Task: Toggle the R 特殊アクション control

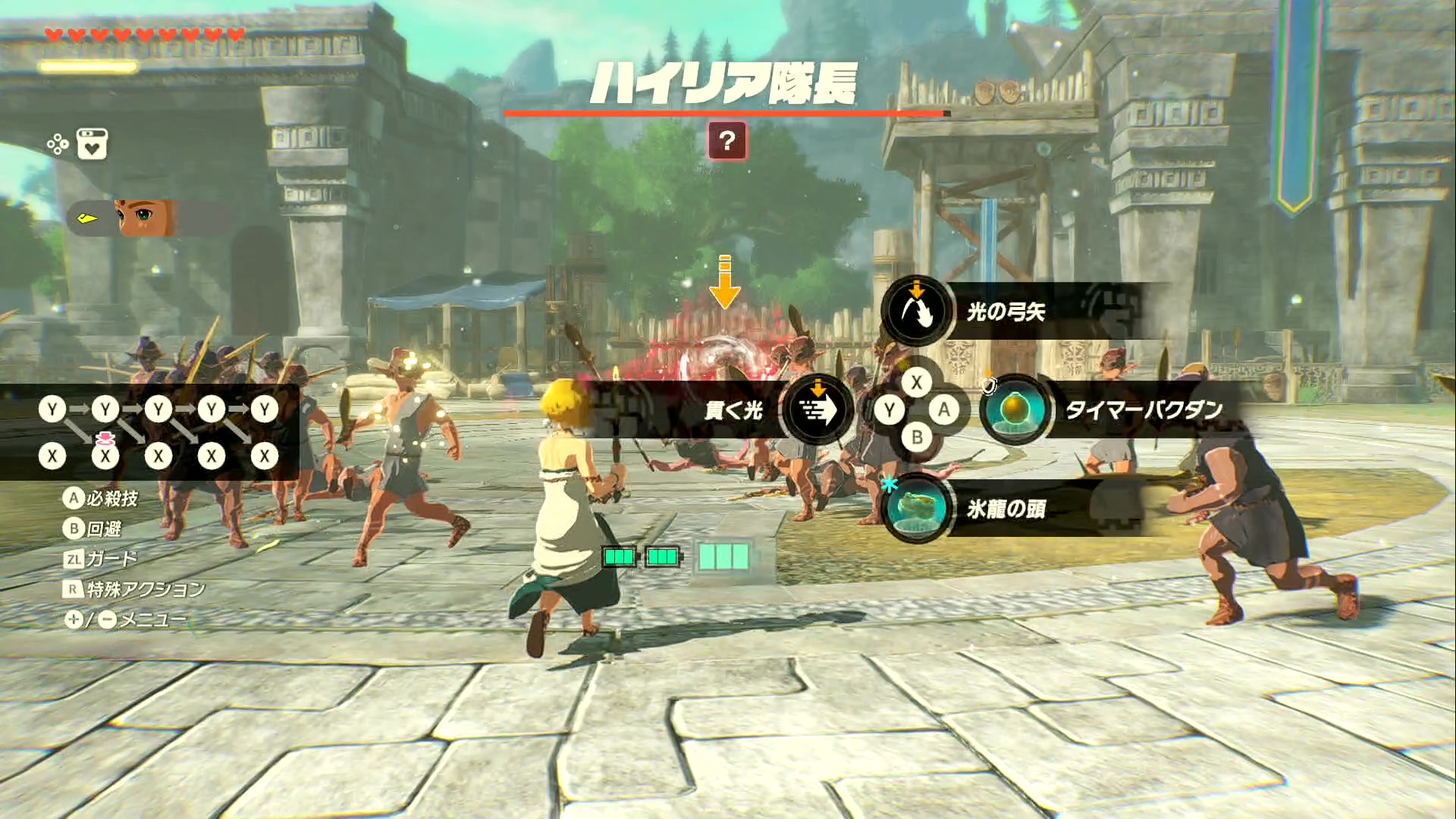Action: 72,588
